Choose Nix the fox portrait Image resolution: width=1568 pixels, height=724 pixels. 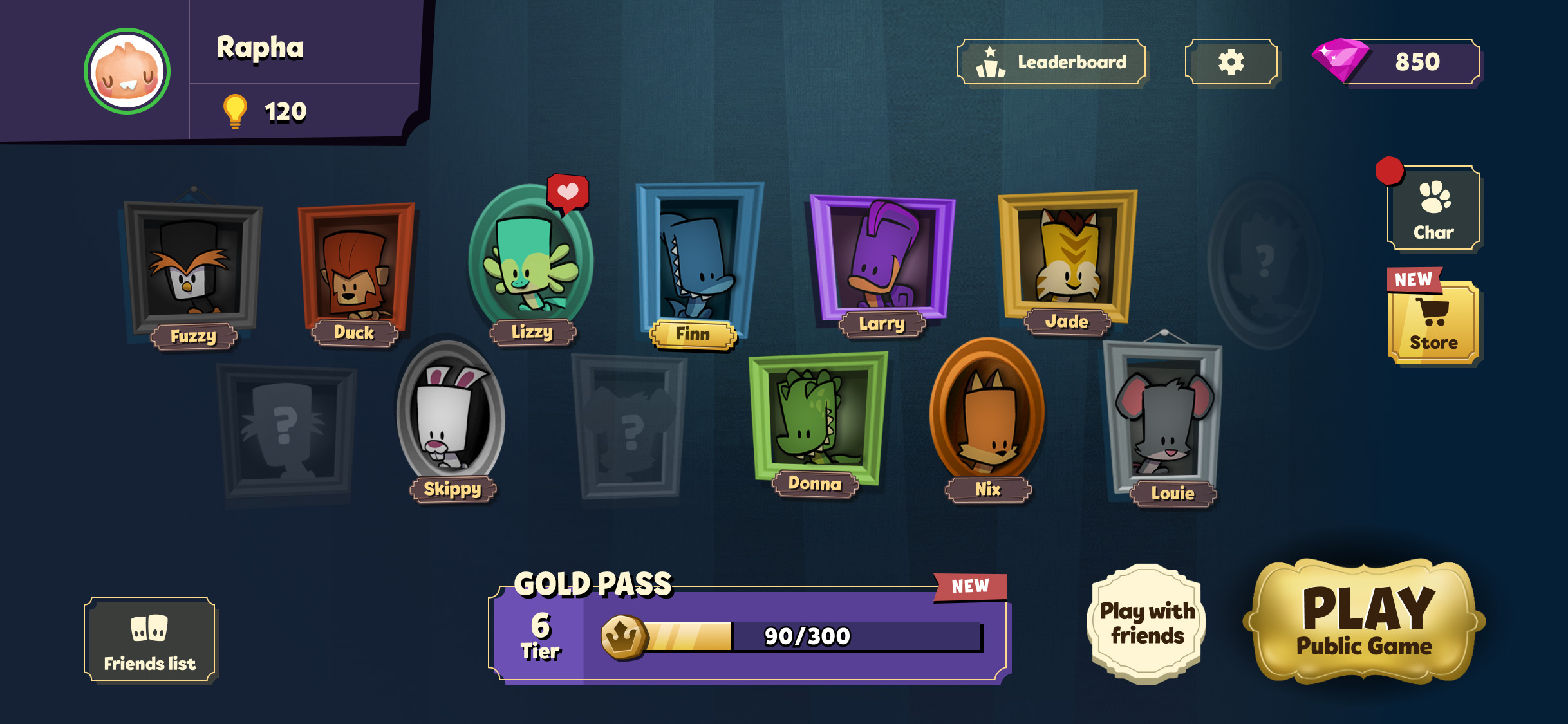pyautogui.click(x=987, y=412)
